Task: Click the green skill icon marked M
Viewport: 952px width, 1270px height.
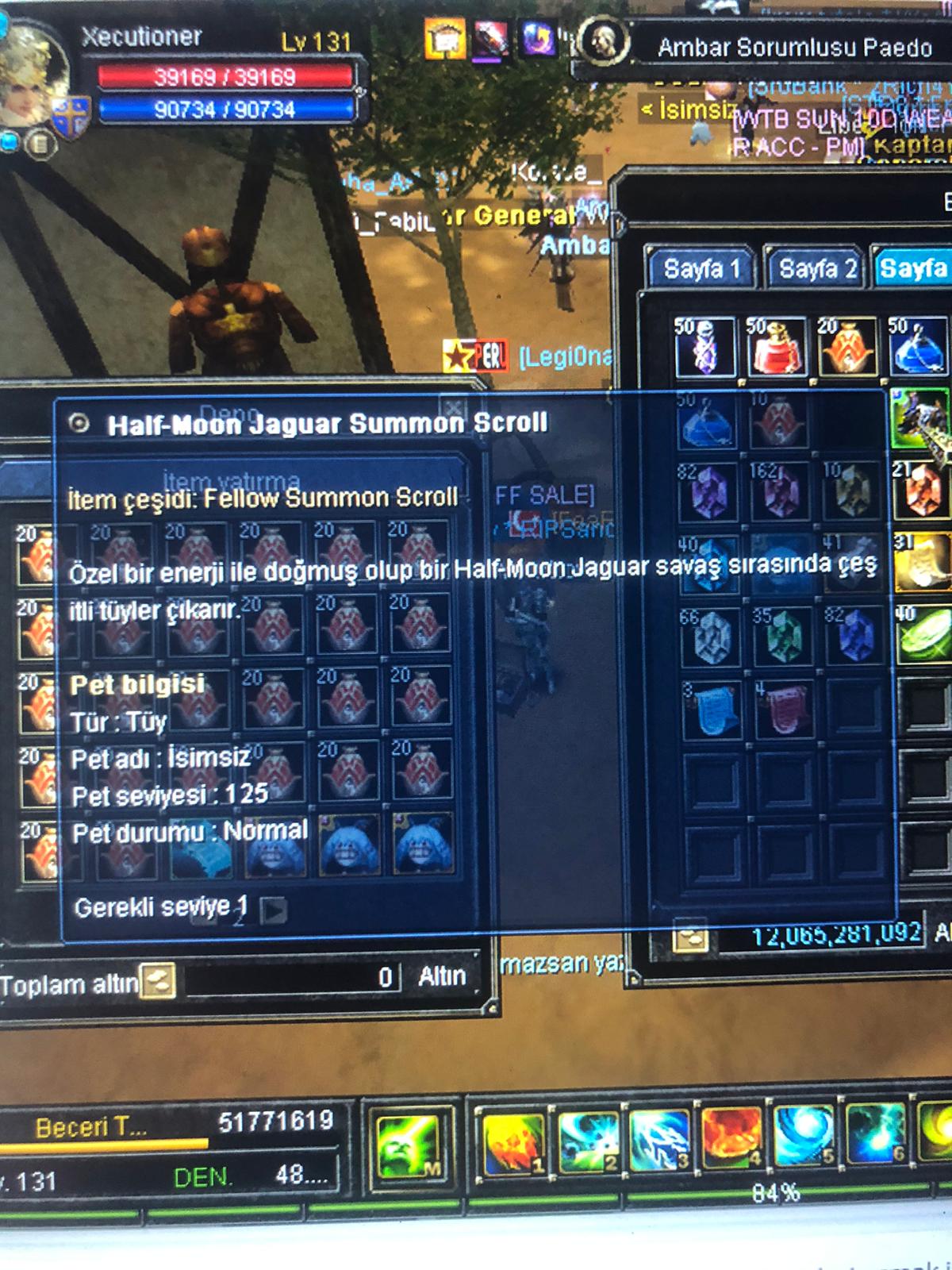Action: coord(409,1147)
